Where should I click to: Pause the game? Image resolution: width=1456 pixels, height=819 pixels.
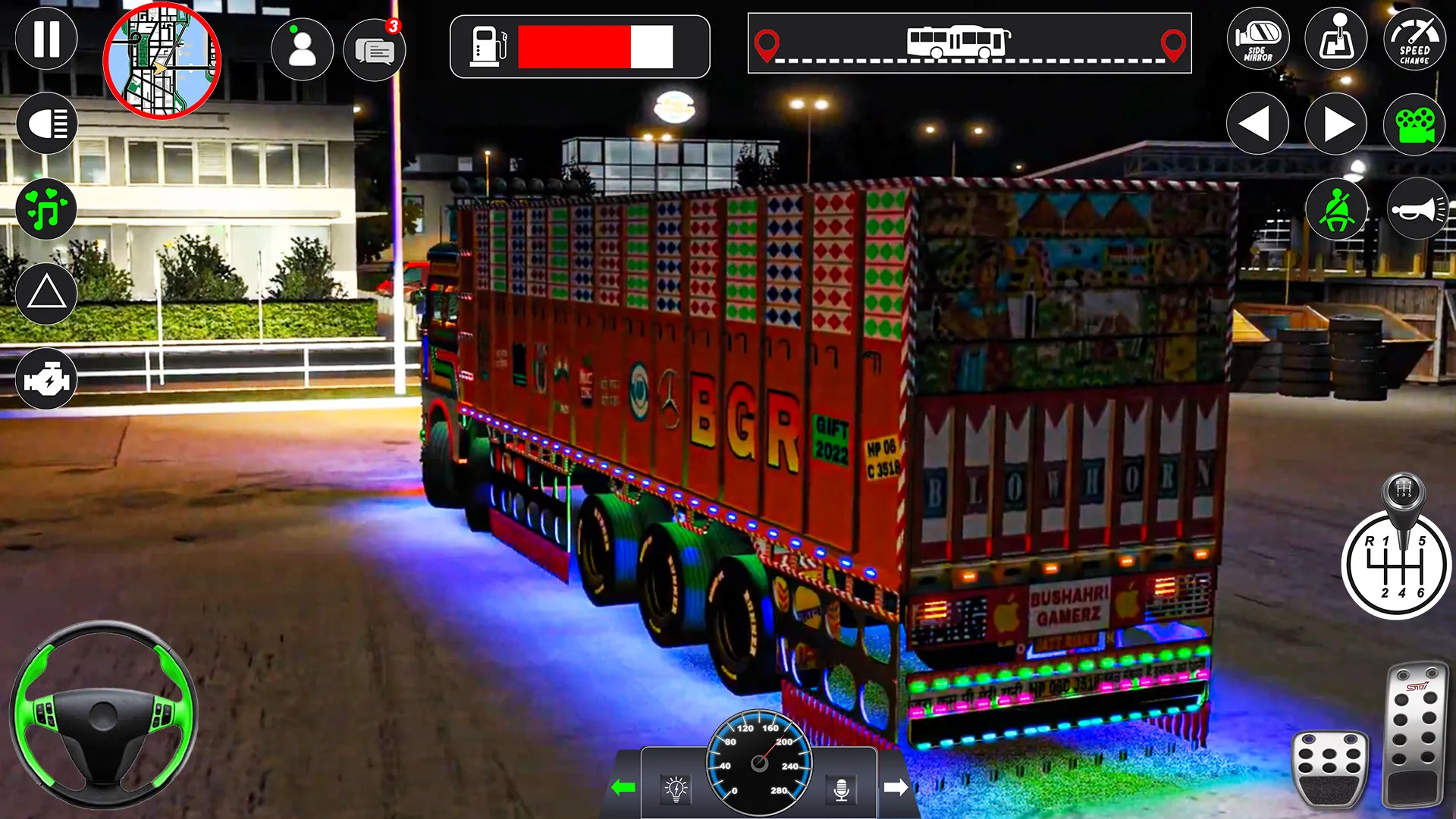(x=47, y=39)
